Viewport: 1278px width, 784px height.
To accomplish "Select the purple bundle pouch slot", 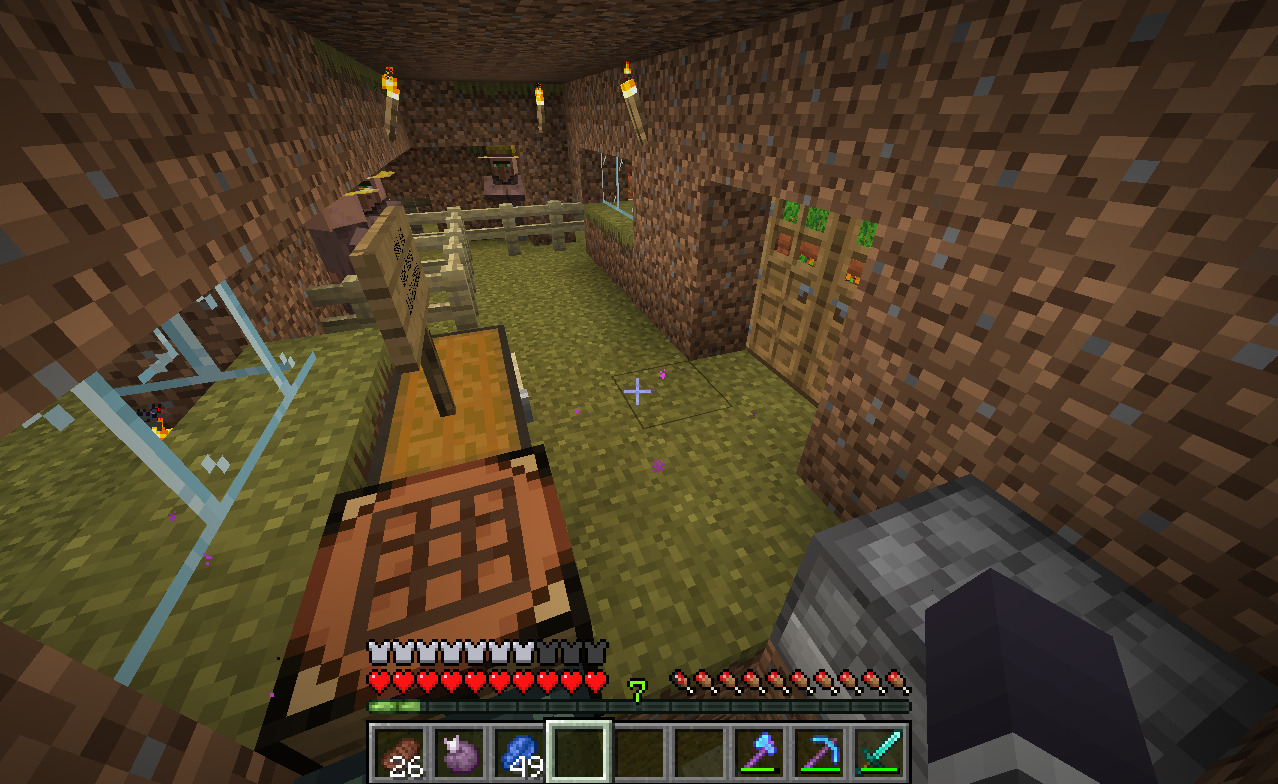I will (x=458, y=752).
